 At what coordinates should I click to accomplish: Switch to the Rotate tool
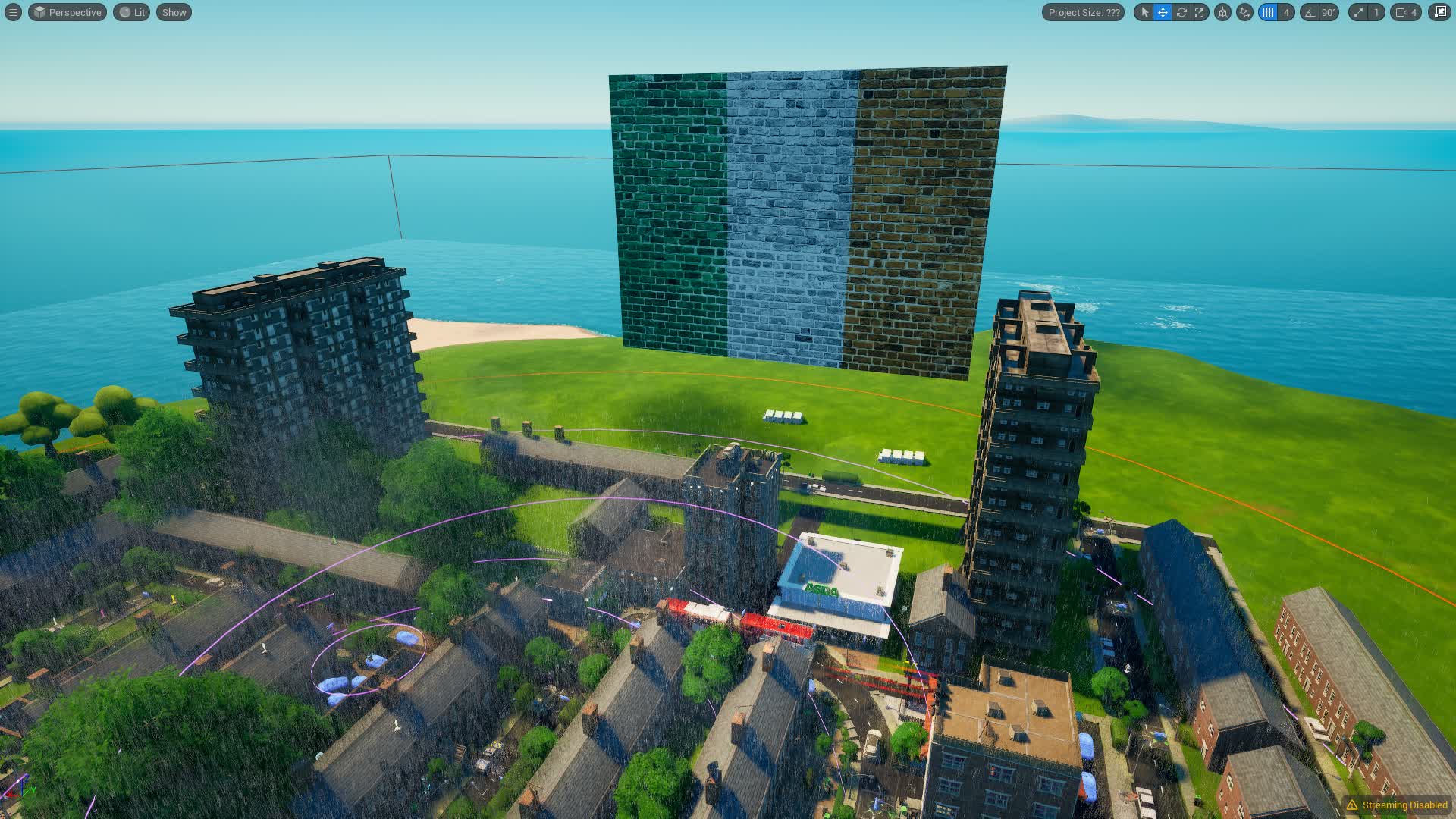pyautogui.click(x=1182, y=12)
